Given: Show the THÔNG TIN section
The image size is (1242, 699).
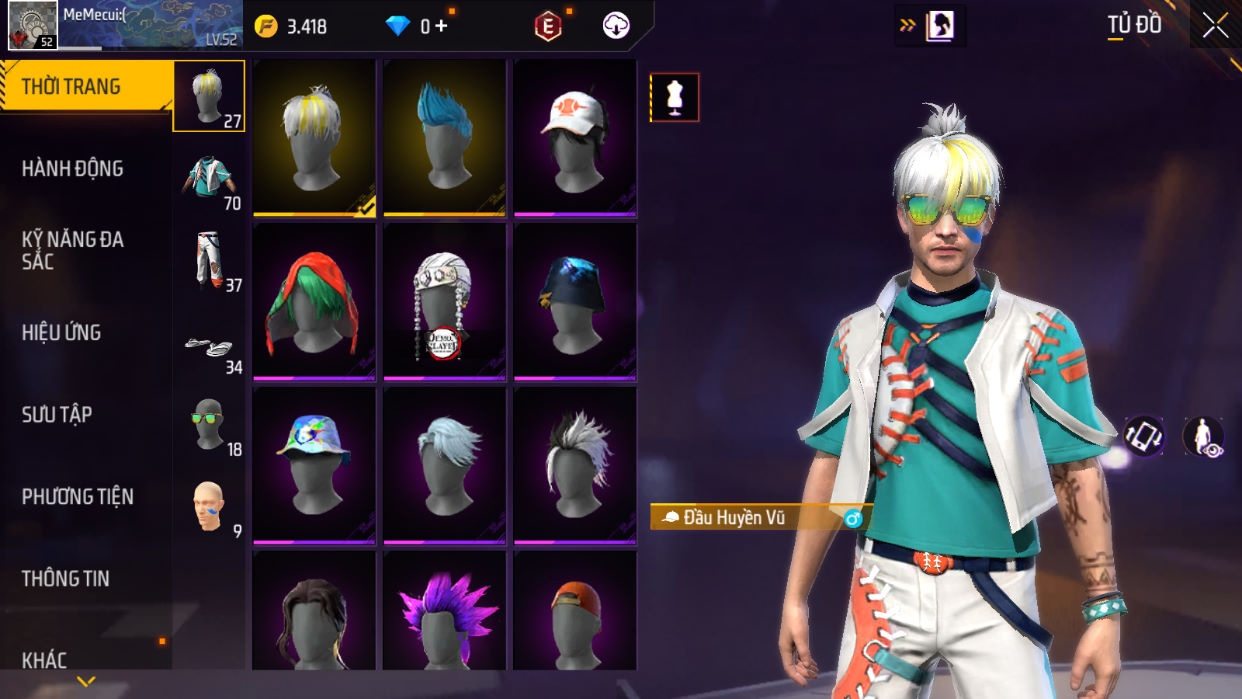Looking at the screenshot, I should point(66,579).
